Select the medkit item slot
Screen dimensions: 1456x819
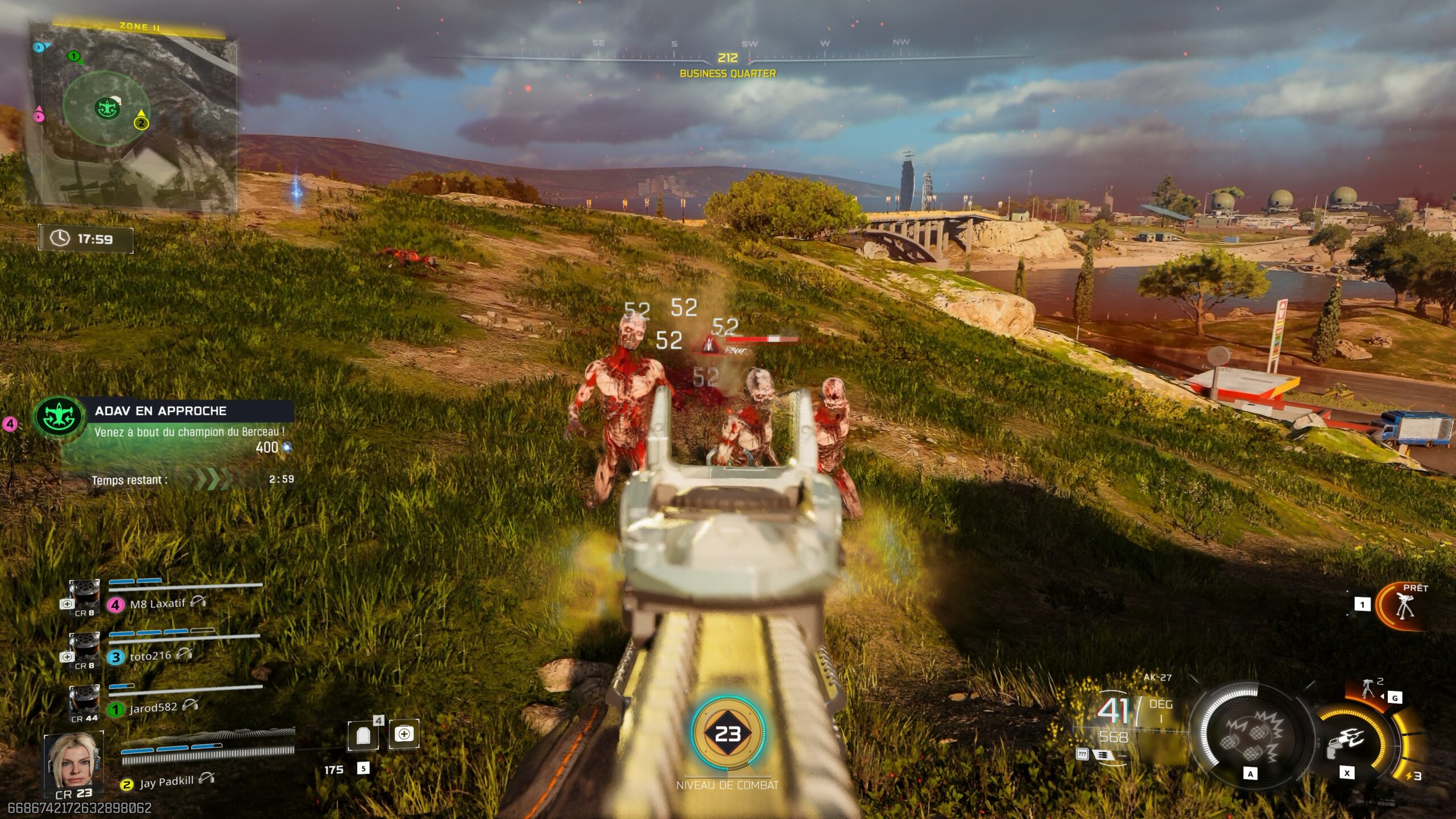click(404, 734)
